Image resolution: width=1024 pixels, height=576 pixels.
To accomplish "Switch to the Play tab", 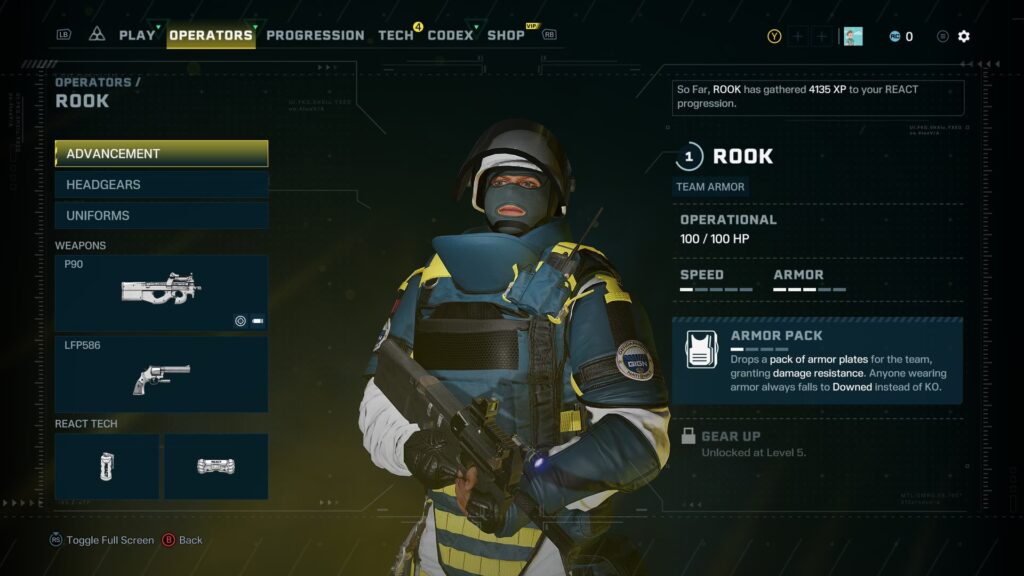I will pyautogui.click(x=137, y=35).
